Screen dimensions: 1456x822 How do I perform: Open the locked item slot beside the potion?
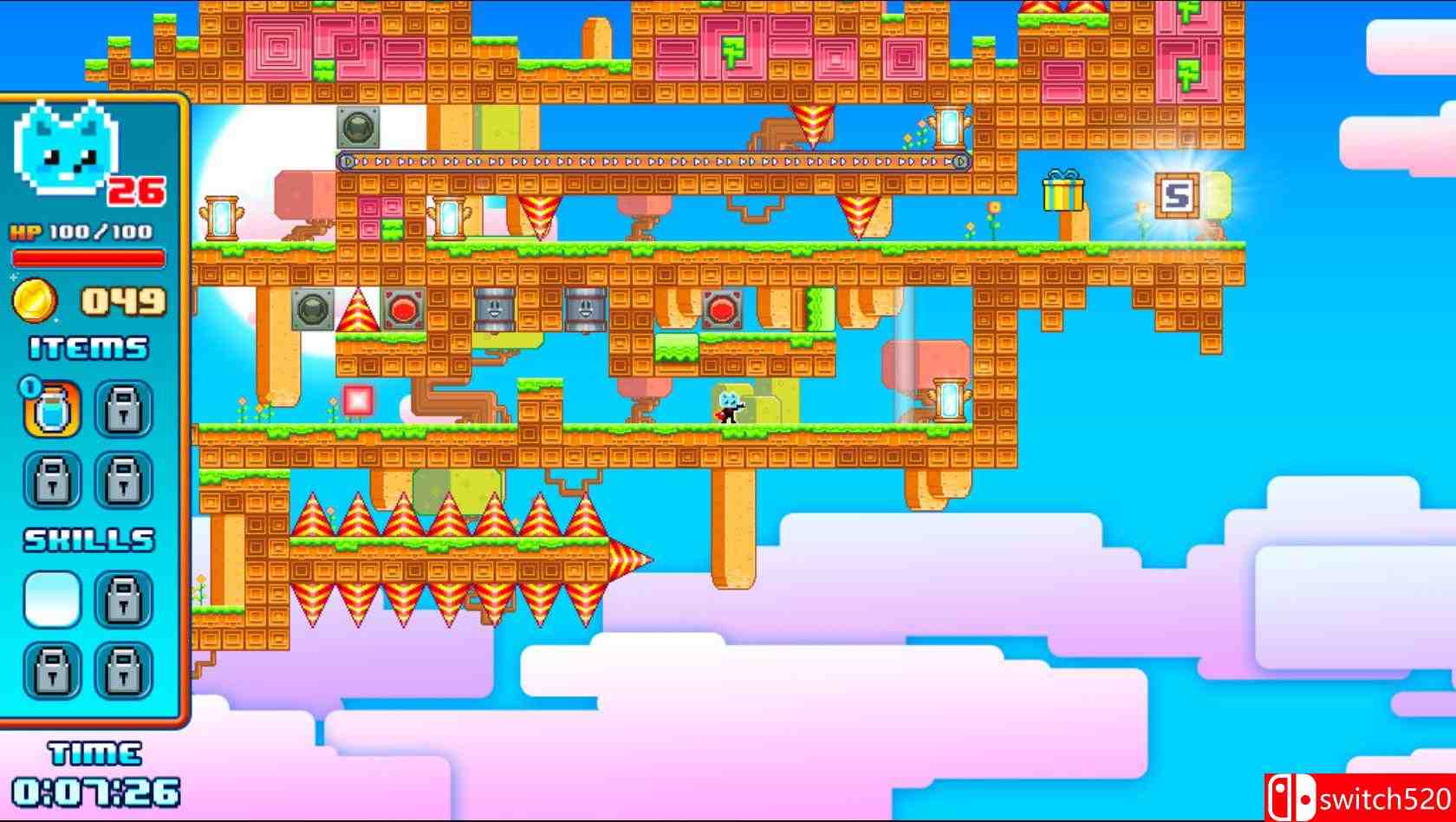pyautogui.click(x=126, y=409)
